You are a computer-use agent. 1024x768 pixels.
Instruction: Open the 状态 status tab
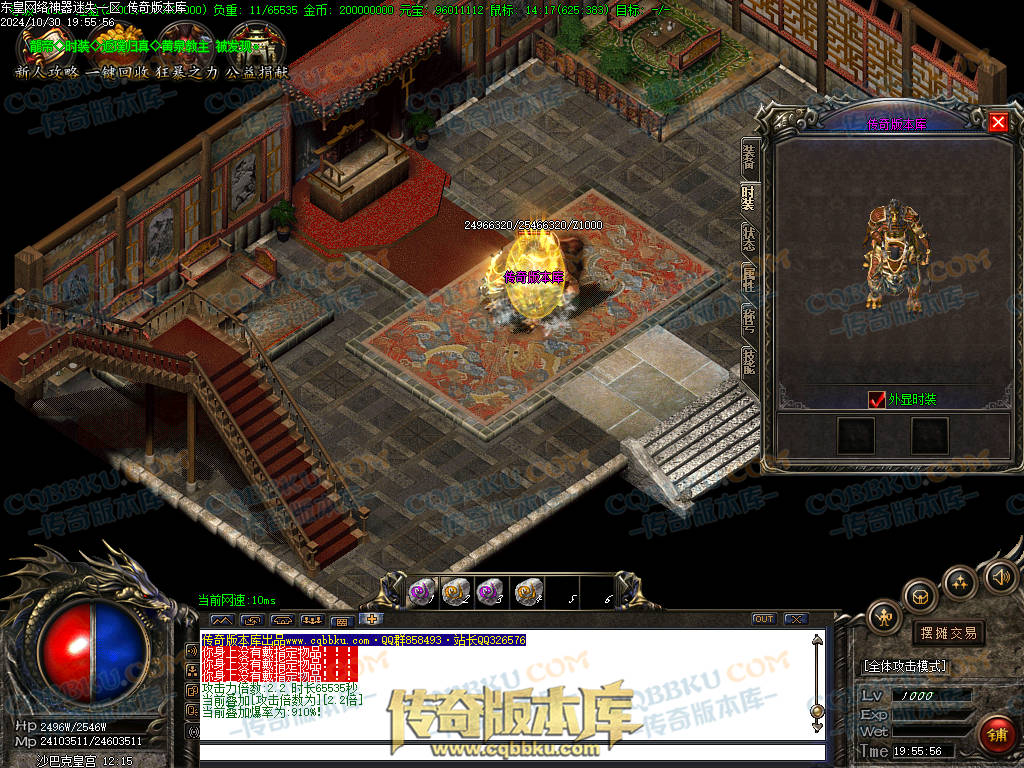[748, 238]
